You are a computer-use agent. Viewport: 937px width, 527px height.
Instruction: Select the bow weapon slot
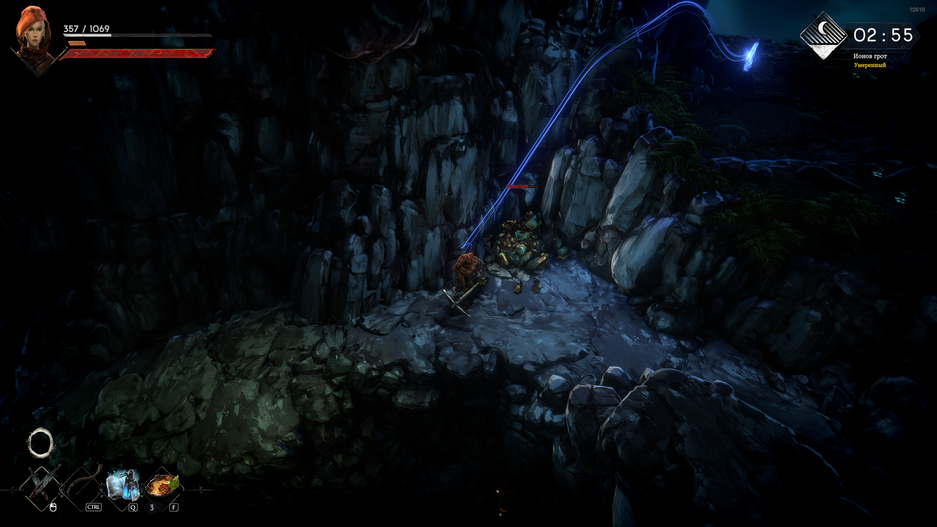pos(82,486)
